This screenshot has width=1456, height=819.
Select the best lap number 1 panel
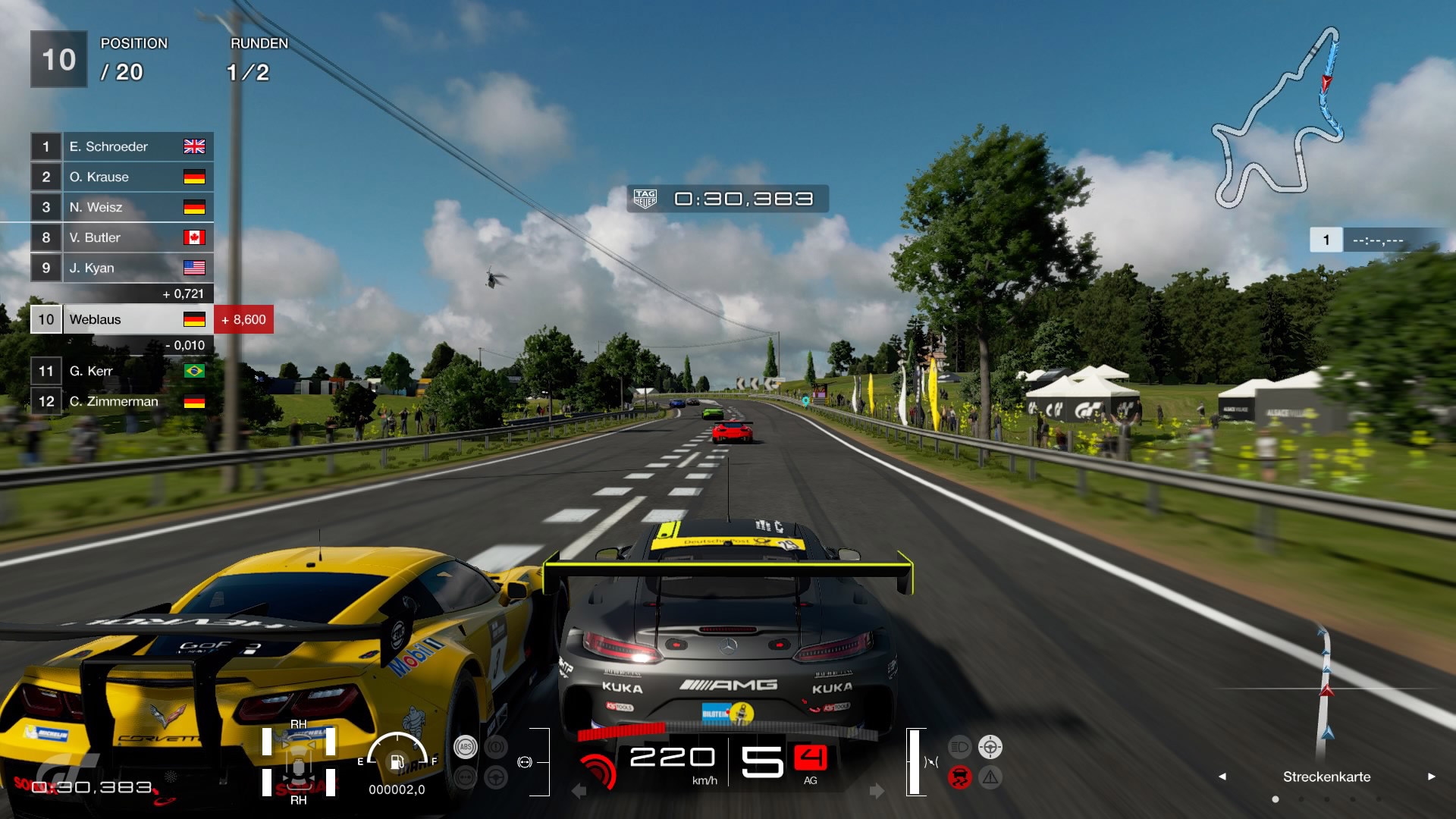coord(1326,240)
